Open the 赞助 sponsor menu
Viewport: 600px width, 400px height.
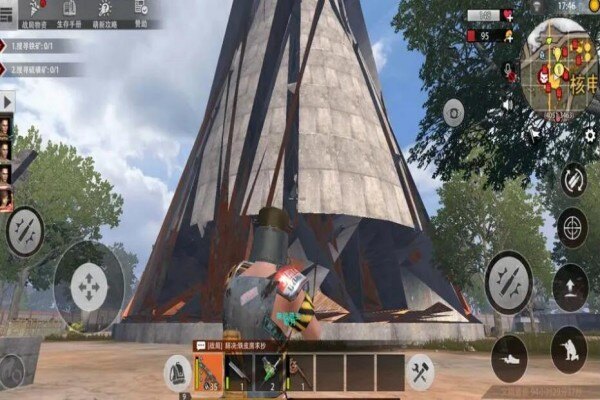pos(140,13)
